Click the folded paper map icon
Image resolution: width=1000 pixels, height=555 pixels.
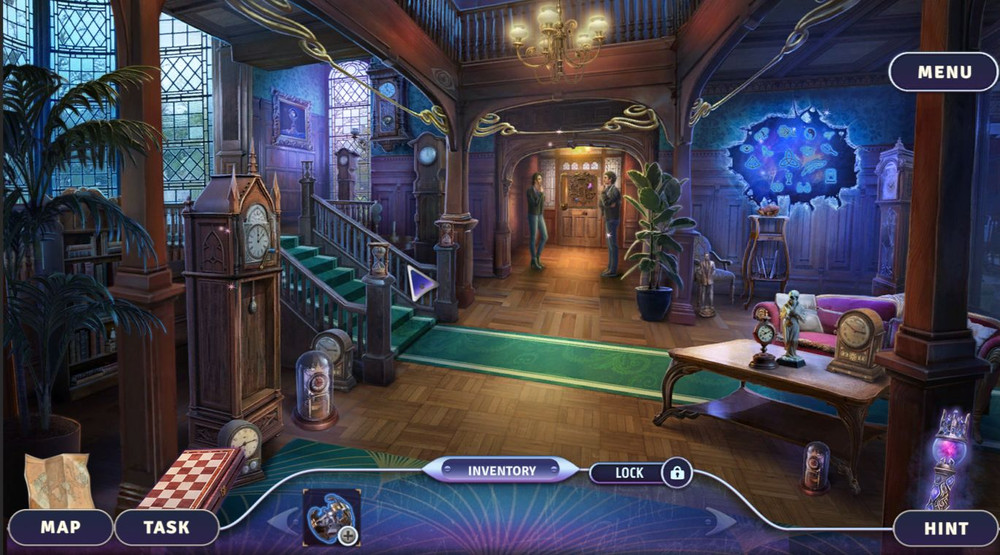click(x=57, y=481)
